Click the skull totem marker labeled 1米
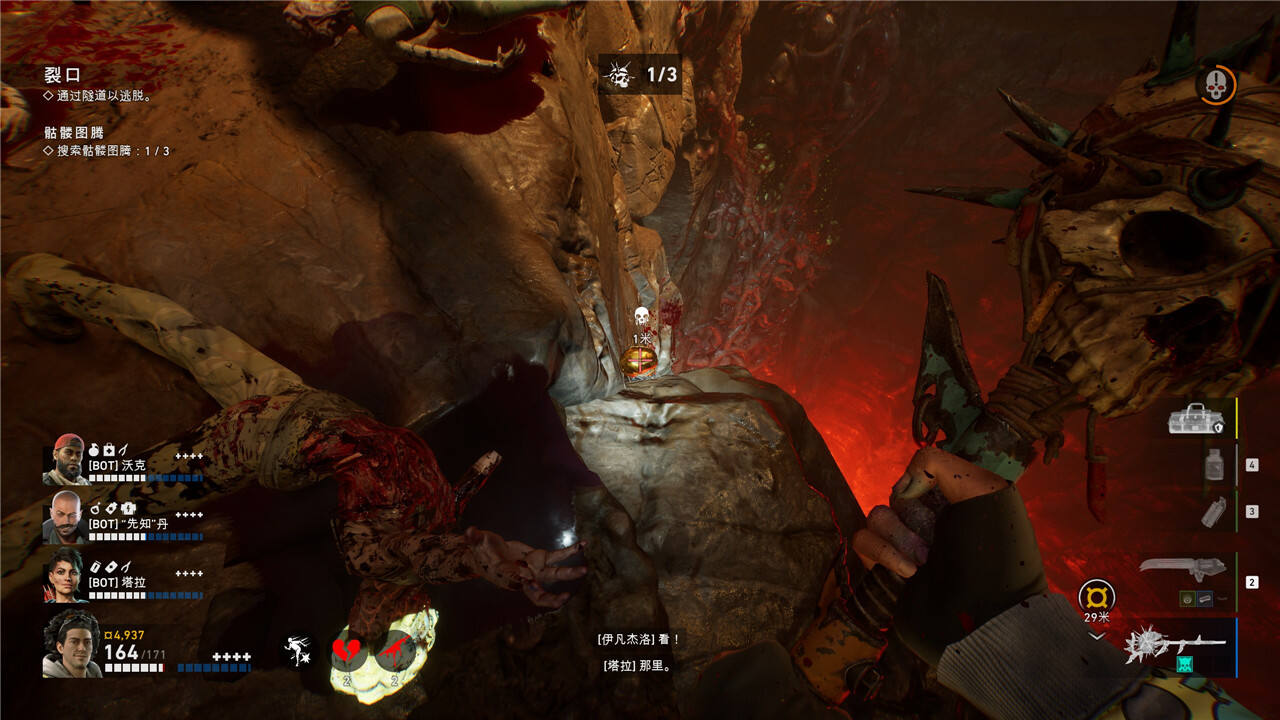 [642, 318]
